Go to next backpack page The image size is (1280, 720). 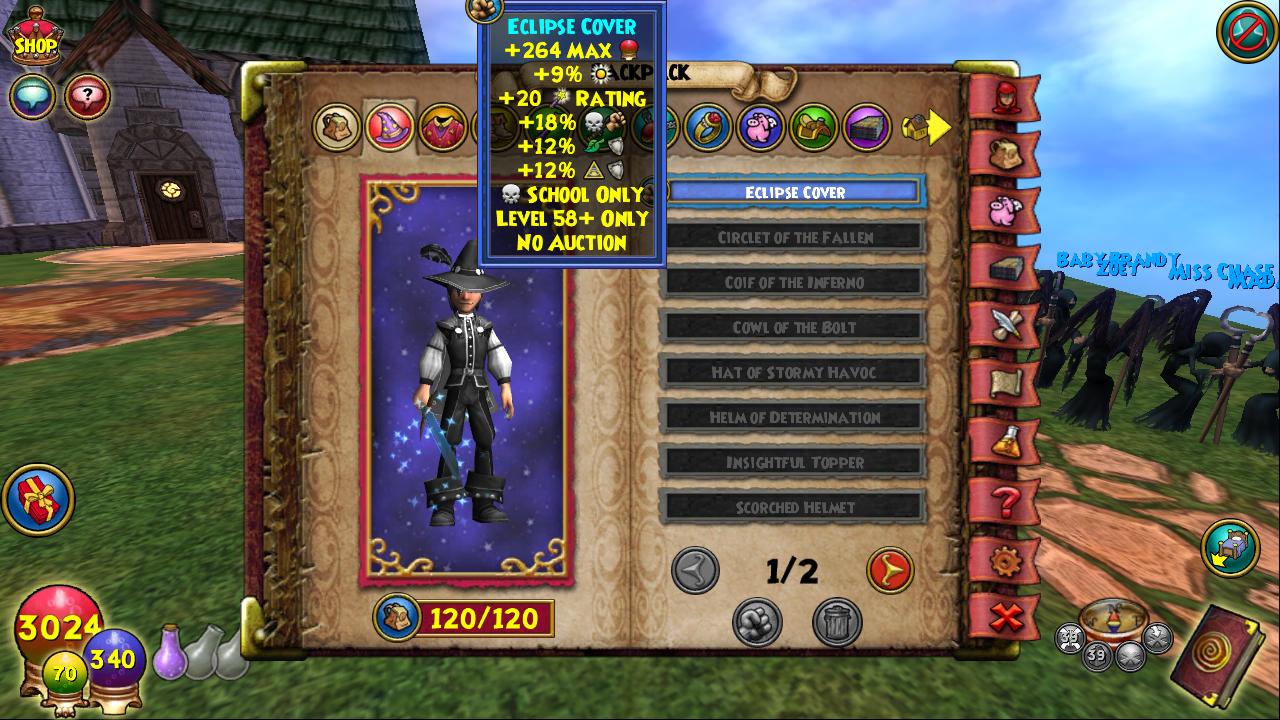(x=889, y=570)
